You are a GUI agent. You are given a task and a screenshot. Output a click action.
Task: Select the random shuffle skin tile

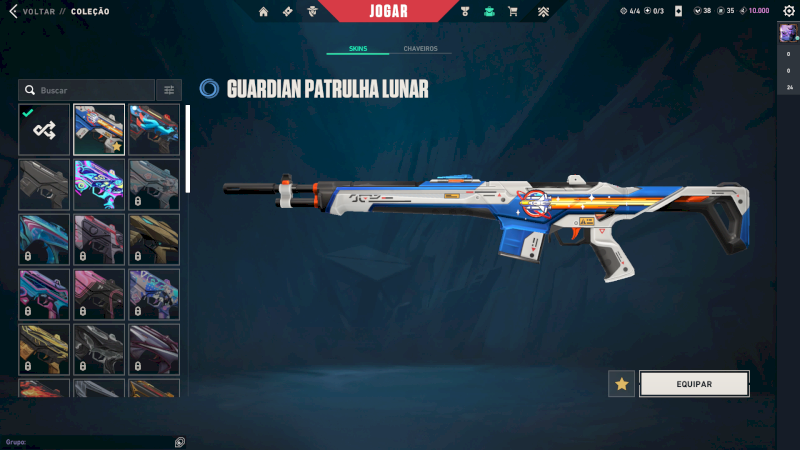point(44,130)
